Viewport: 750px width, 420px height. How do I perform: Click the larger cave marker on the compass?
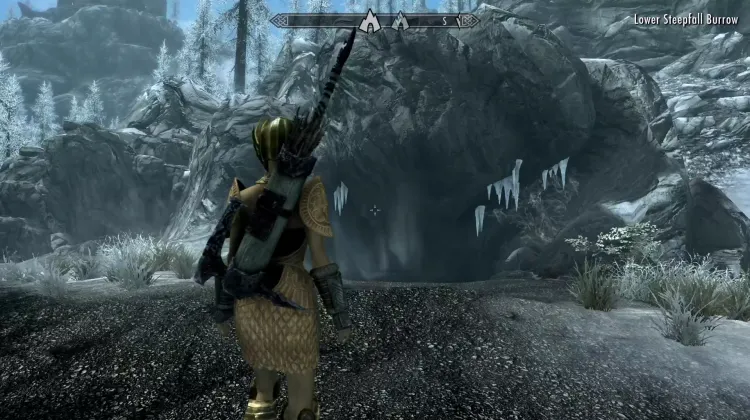[x=369, y=20]
